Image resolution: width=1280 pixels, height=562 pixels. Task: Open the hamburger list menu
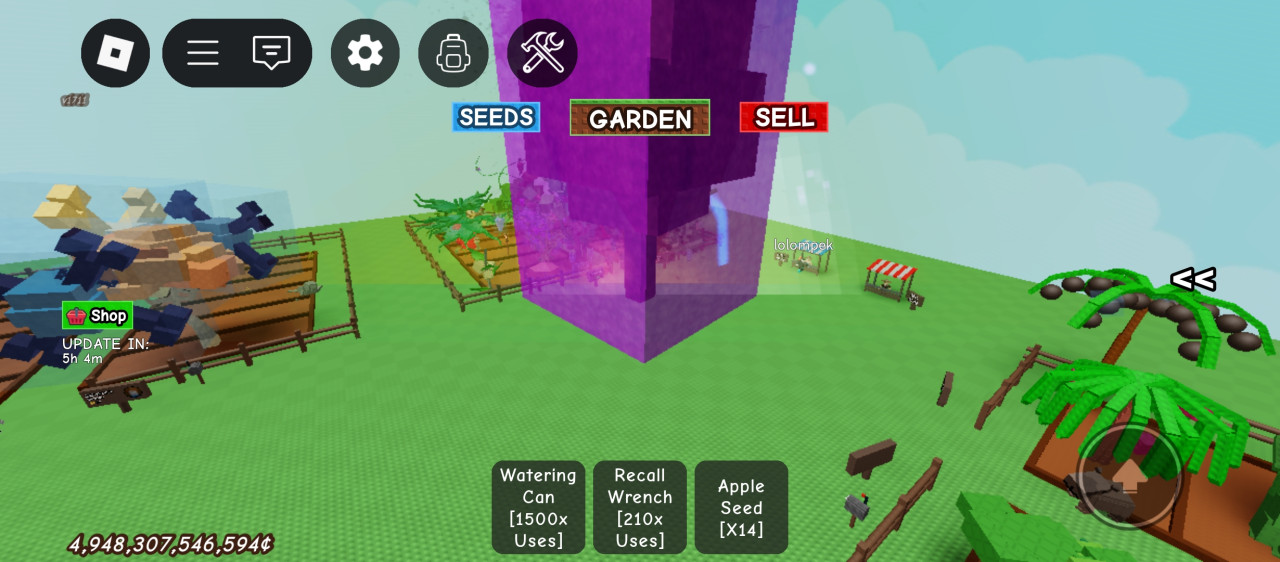(203, 53)
